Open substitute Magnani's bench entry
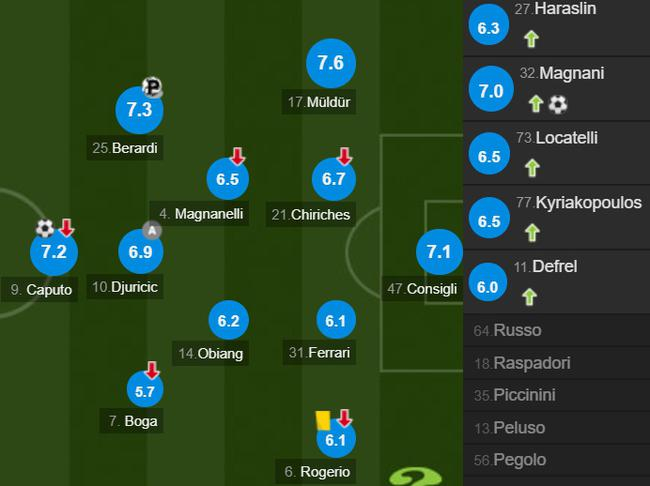The width and height of the screenshot is (650, 486). 556,90
